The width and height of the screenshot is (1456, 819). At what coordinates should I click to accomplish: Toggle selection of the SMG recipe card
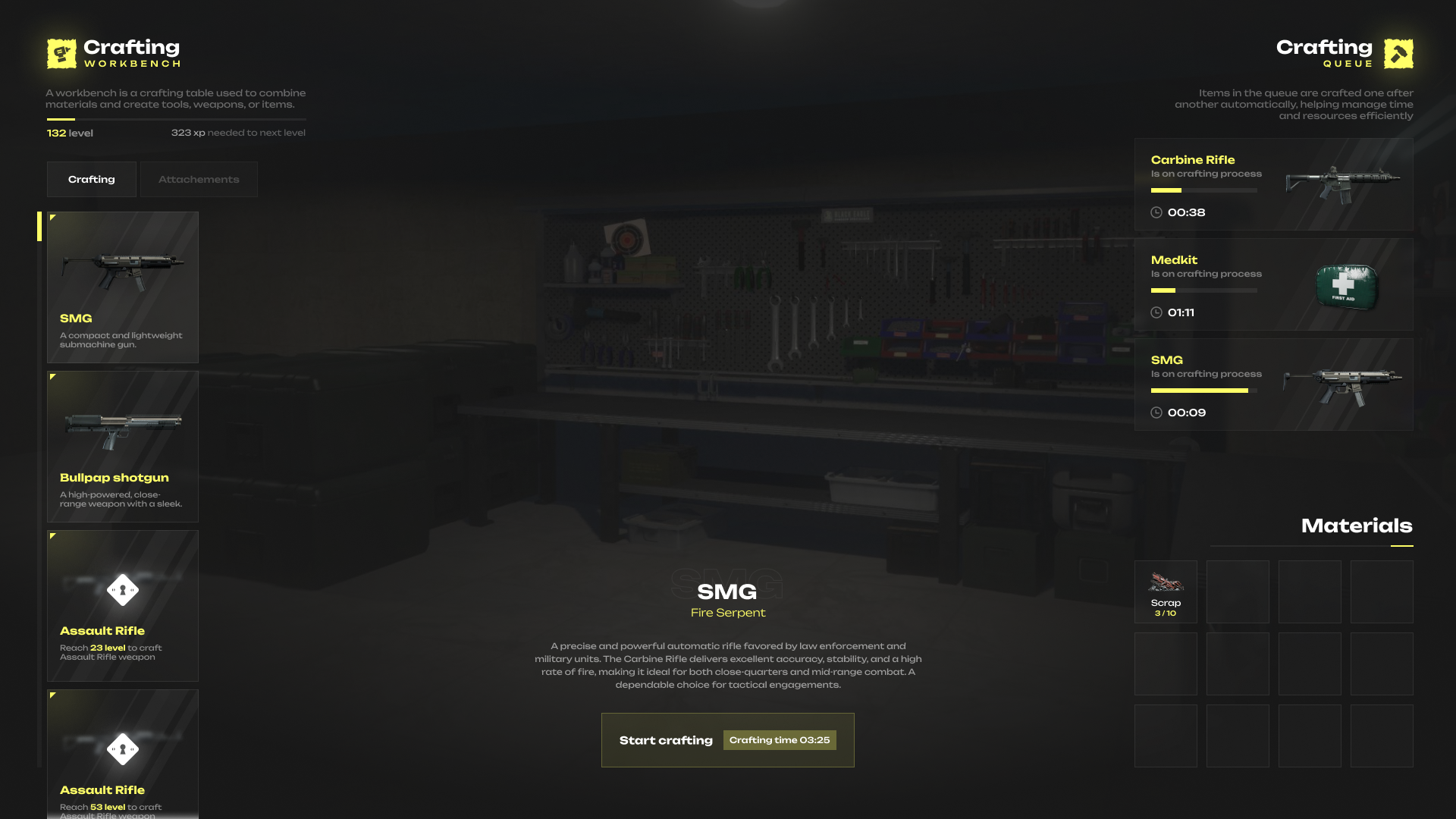122,287
